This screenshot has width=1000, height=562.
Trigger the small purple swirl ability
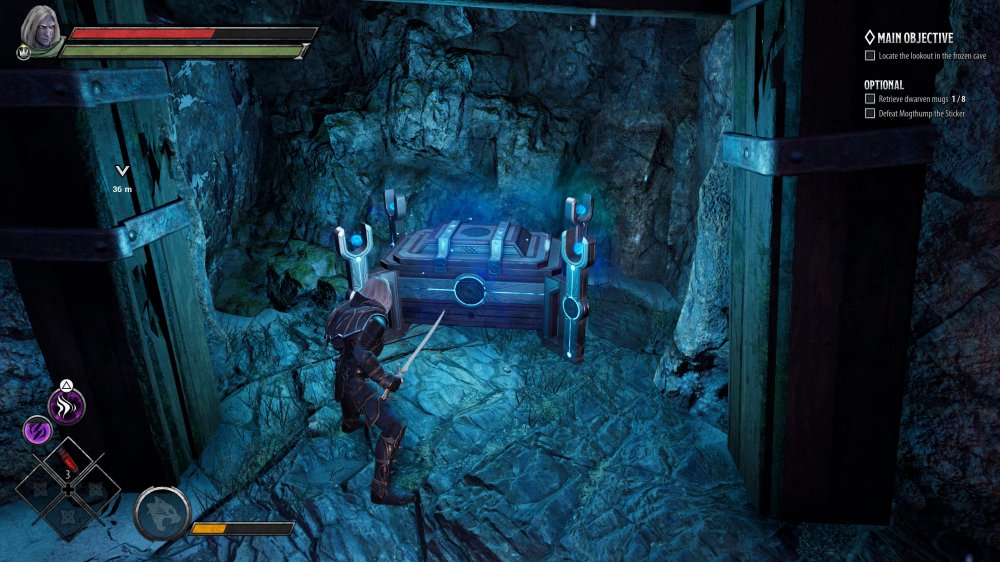37,431
